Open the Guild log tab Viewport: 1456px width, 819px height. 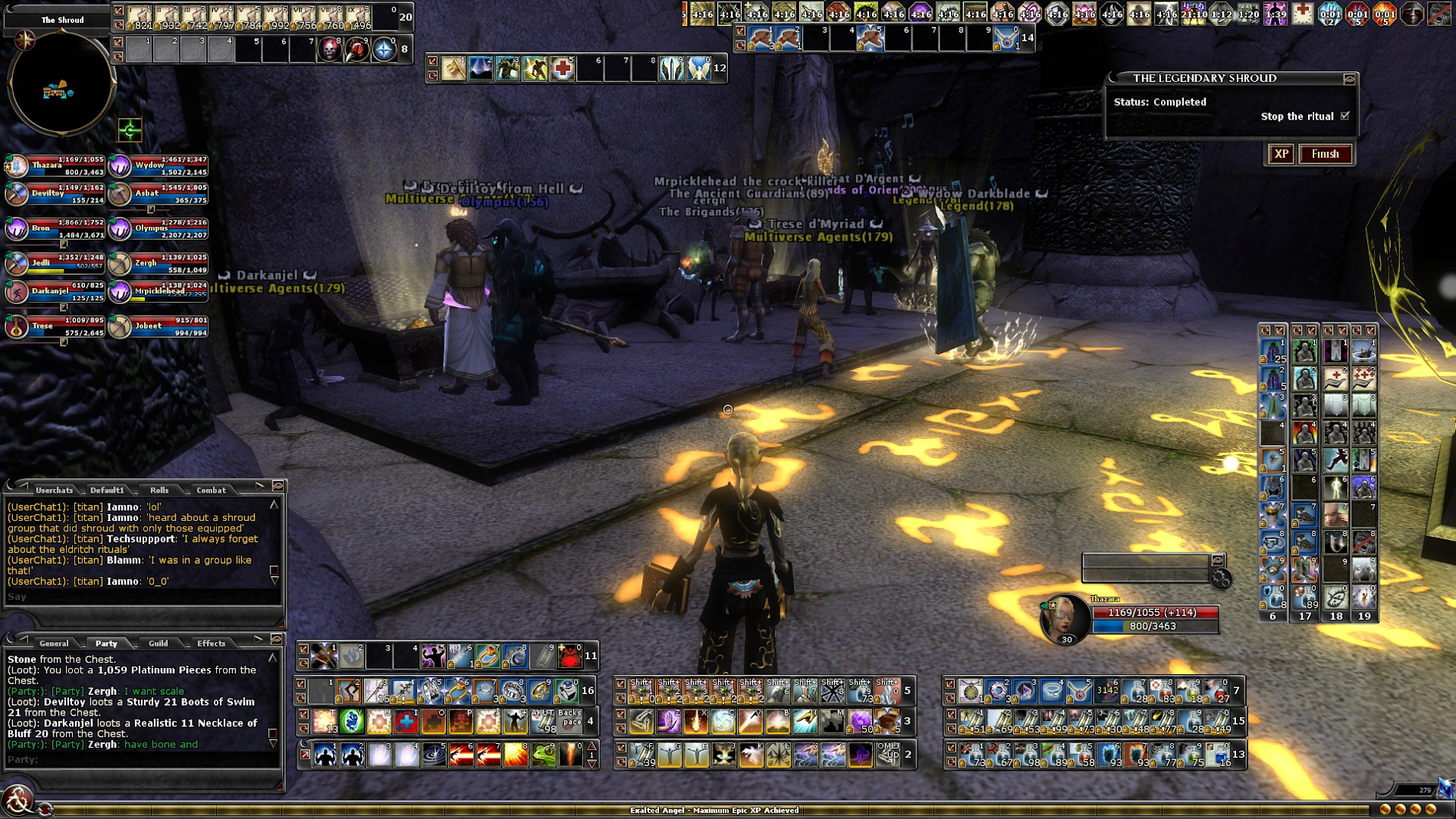(158, 643)
